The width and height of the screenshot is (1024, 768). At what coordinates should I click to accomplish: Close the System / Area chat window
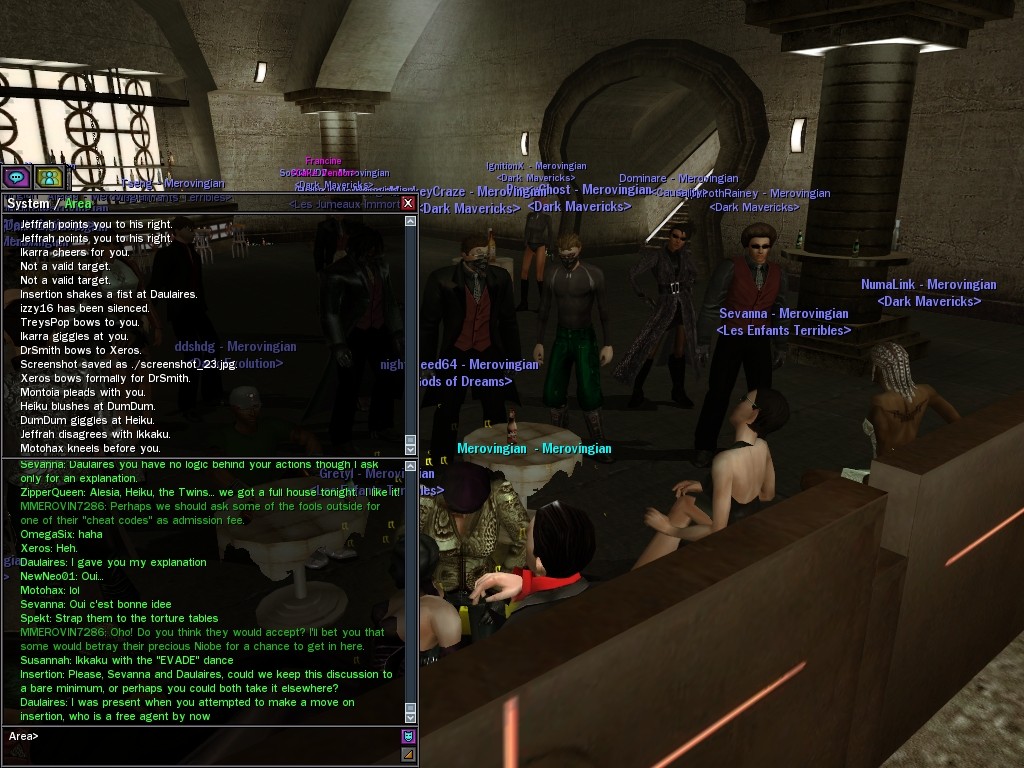(x=408, y=203)
